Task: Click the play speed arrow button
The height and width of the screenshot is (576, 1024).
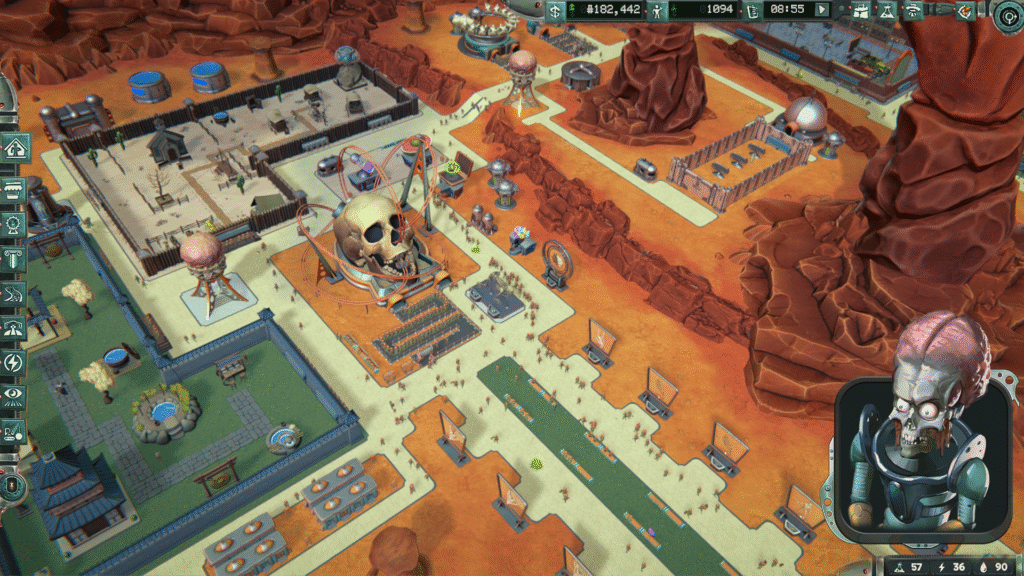Action: (823, 10)
